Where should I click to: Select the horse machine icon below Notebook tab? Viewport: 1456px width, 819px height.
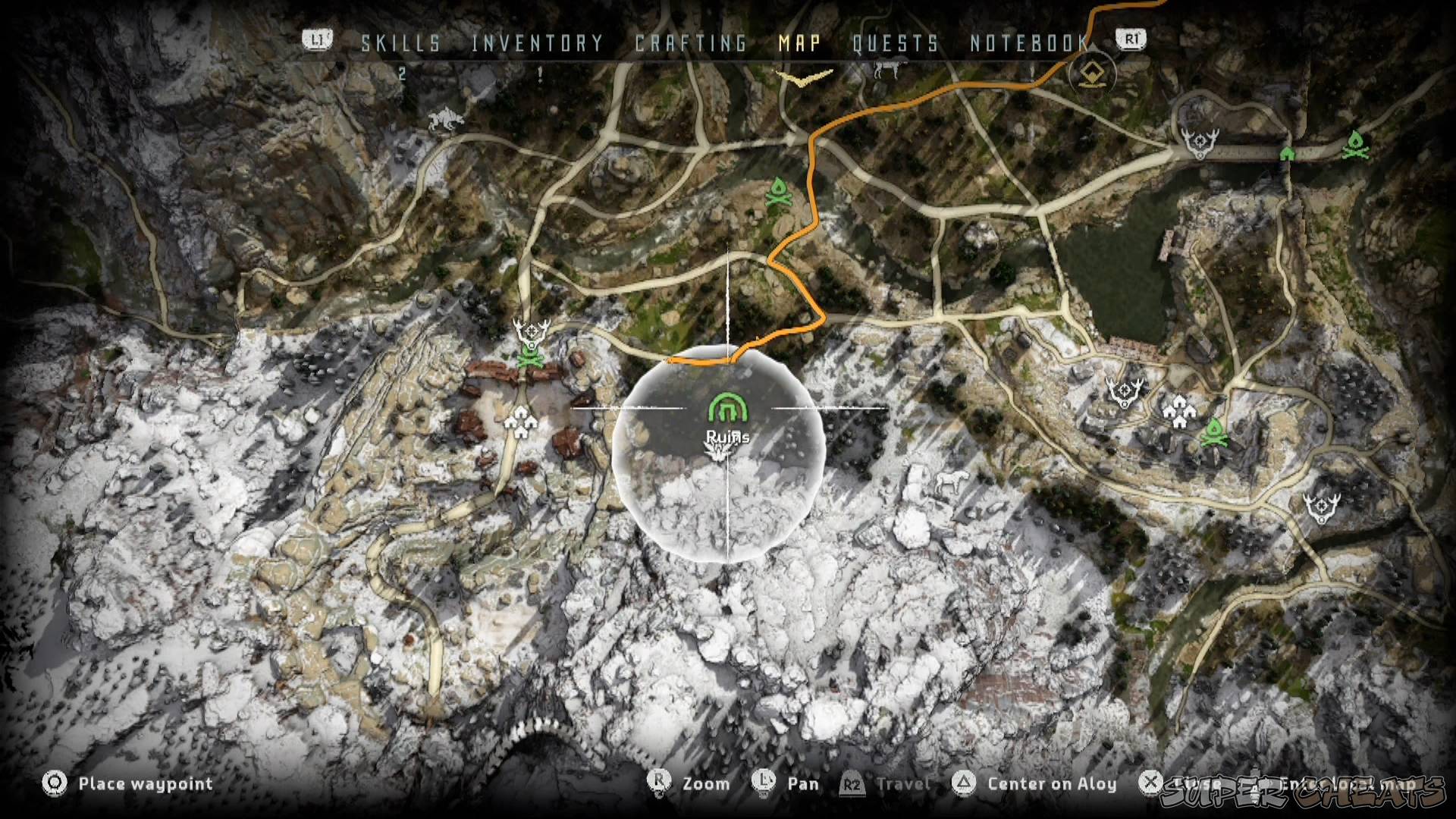tap(886, 71)
